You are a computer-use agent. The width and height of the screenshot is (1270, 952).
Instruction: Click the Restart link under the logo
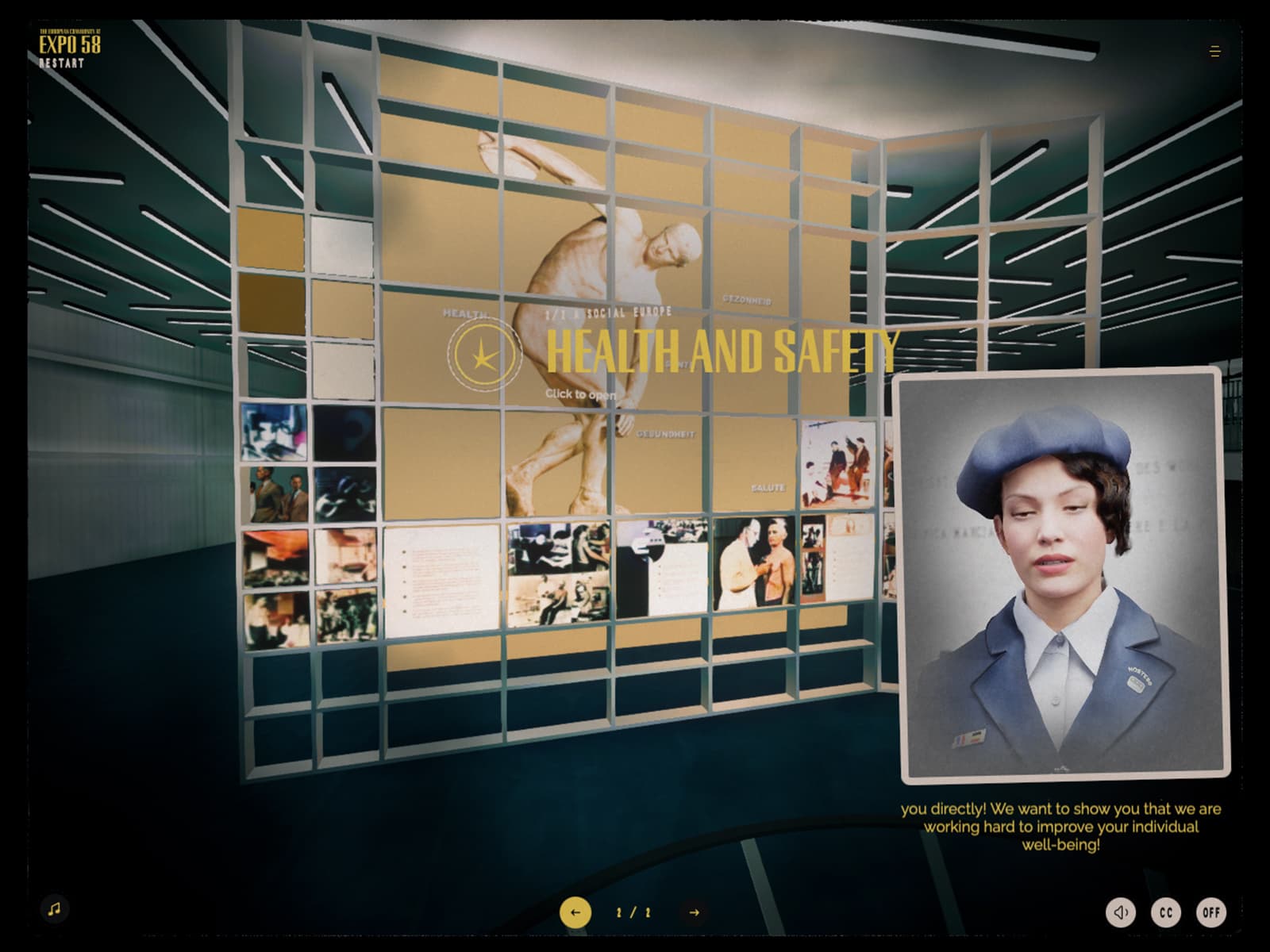61,63
